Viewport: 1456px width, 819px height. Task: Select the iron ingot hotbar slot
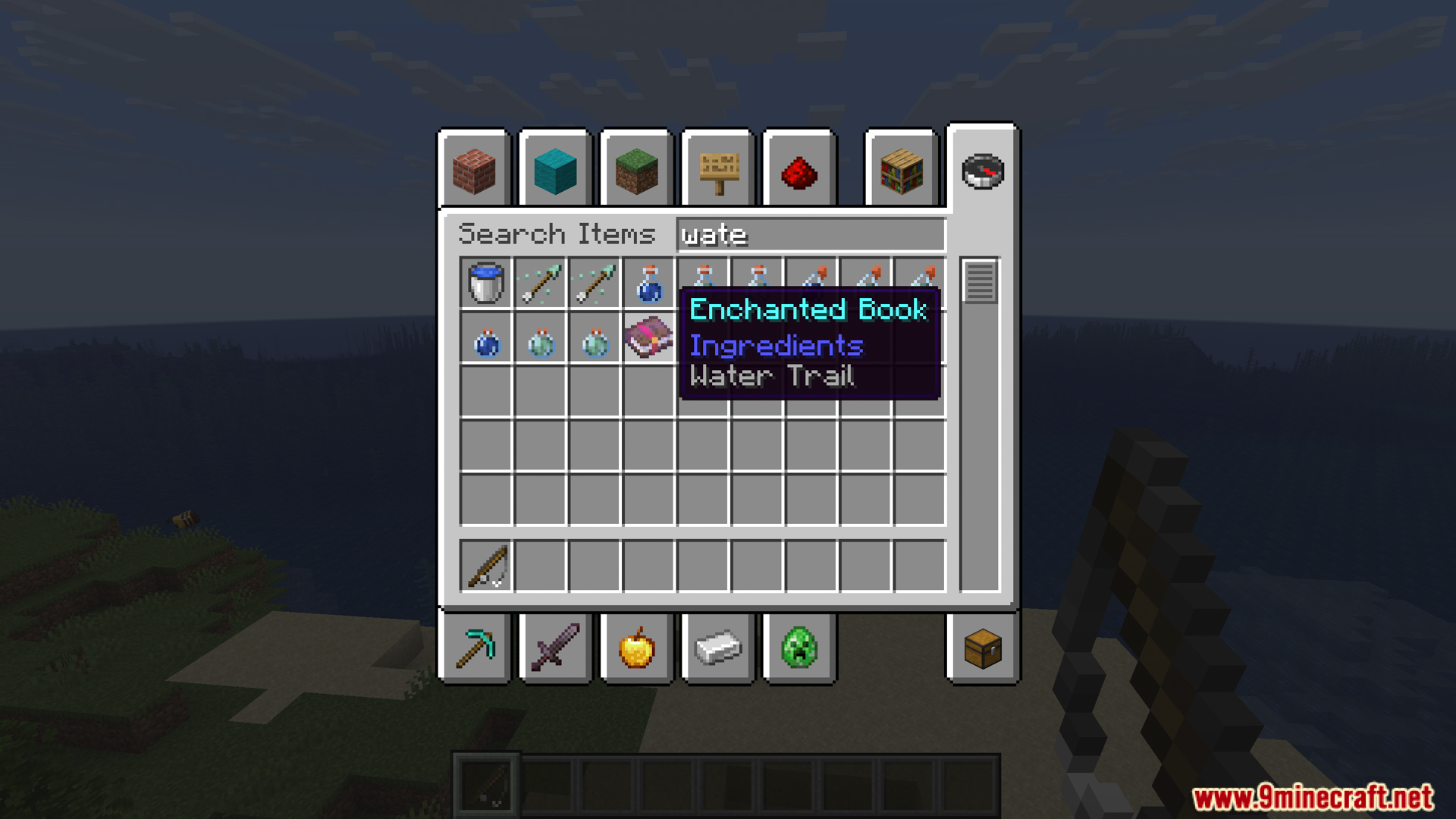click(717, 649)
